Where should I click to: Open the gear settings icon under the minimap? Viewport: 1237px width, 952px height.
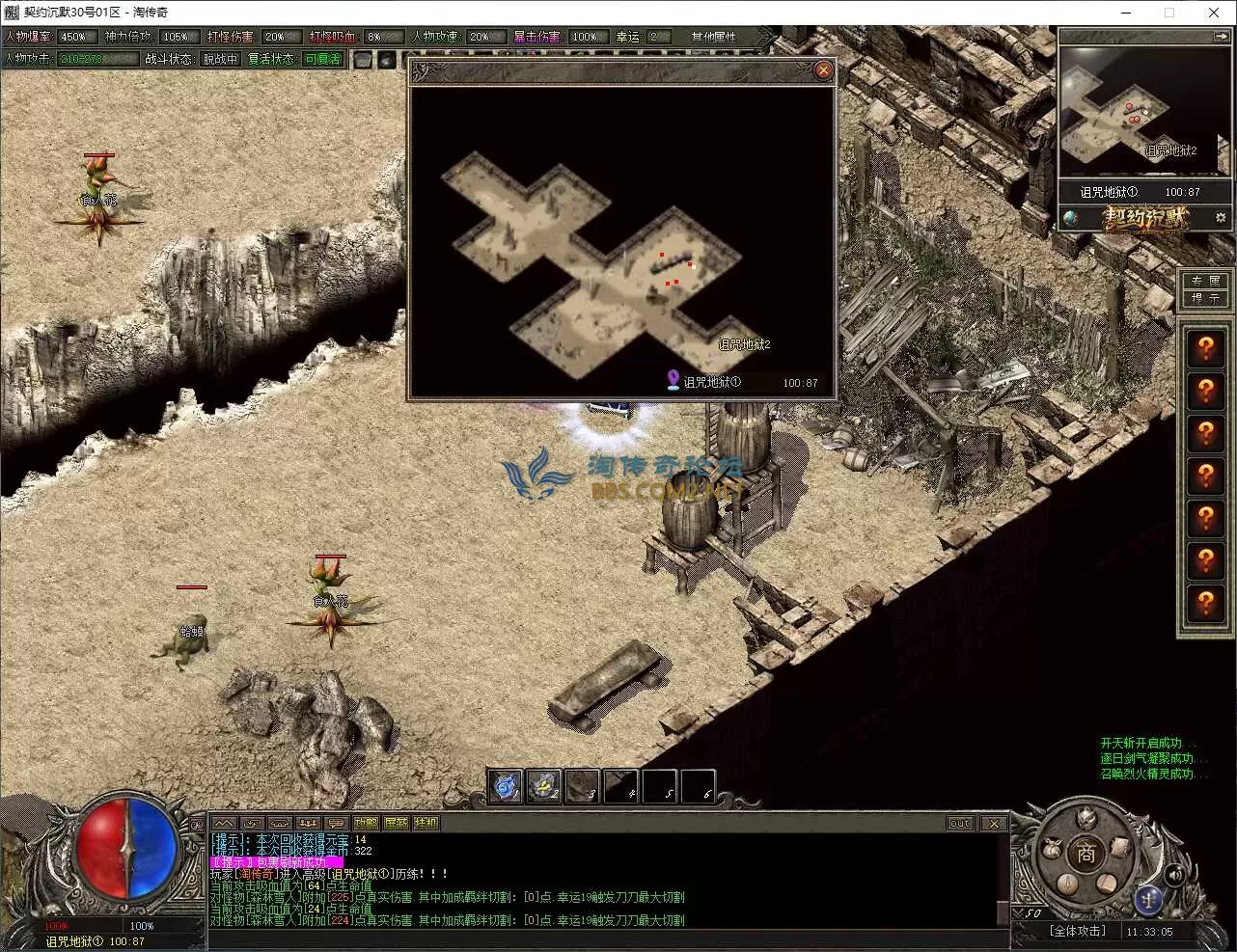coord(1221,218)
